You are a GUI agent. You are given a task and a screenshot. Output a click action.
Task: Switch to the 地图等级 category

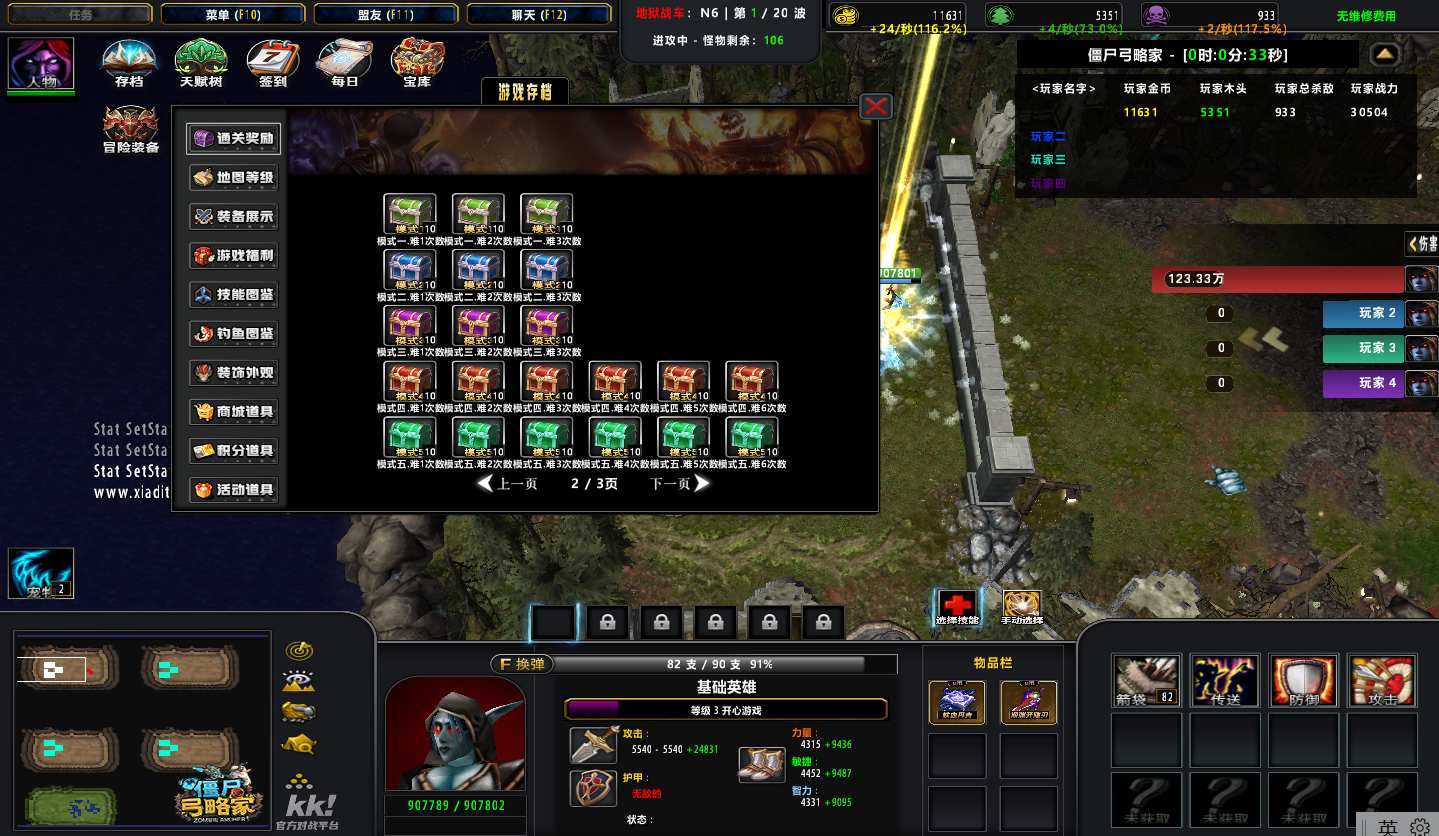234,178
